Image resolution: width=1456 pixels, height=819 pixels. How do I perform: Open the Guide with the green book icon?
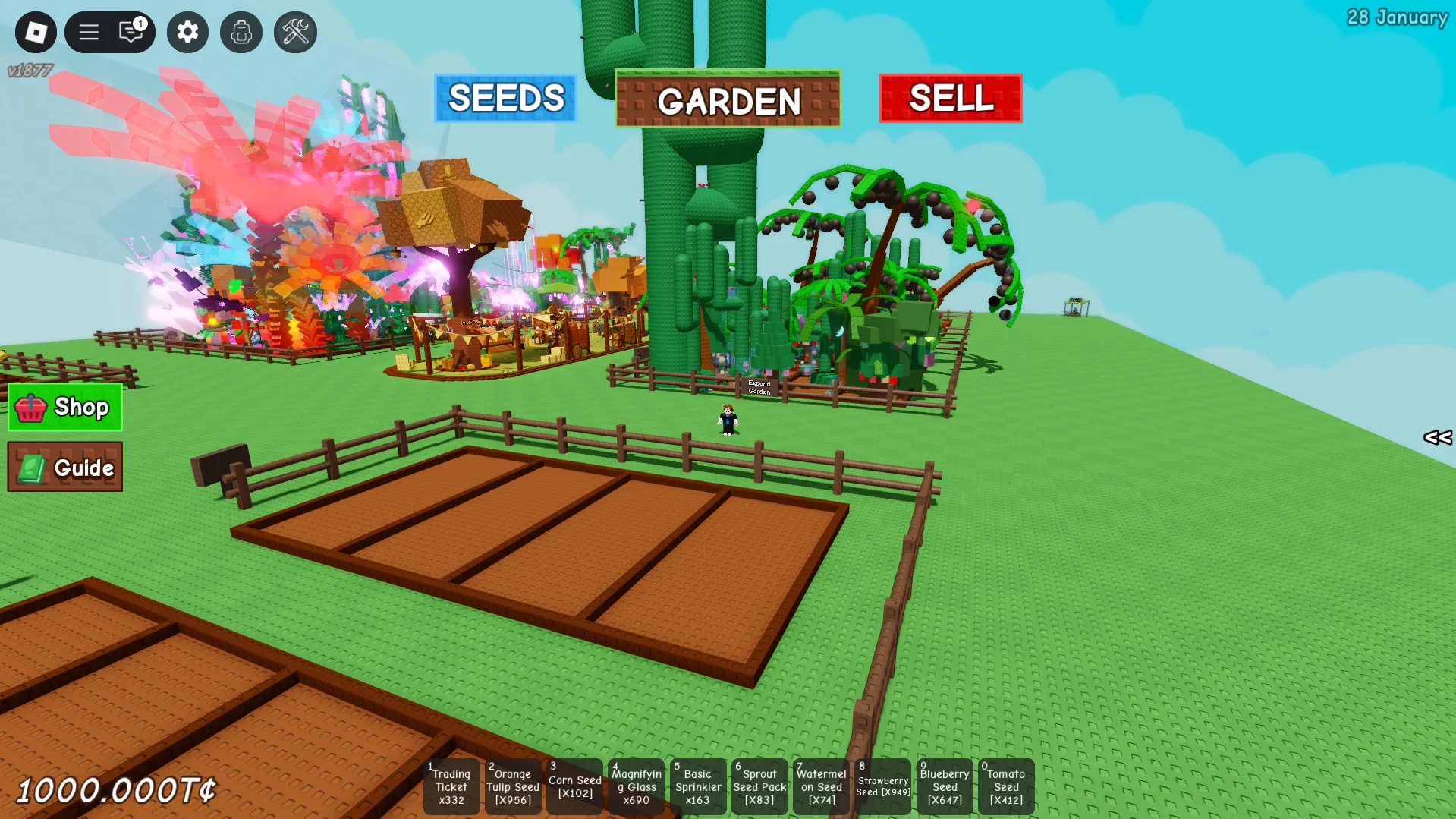pyautogui.click(x=64, y=467)
